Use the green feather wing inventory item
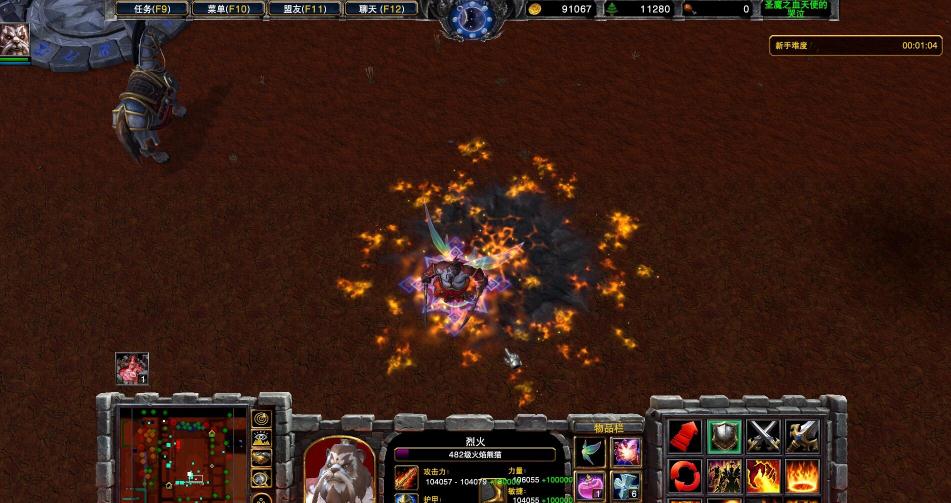This screenshot has height=503, width=951. (591, 452)
